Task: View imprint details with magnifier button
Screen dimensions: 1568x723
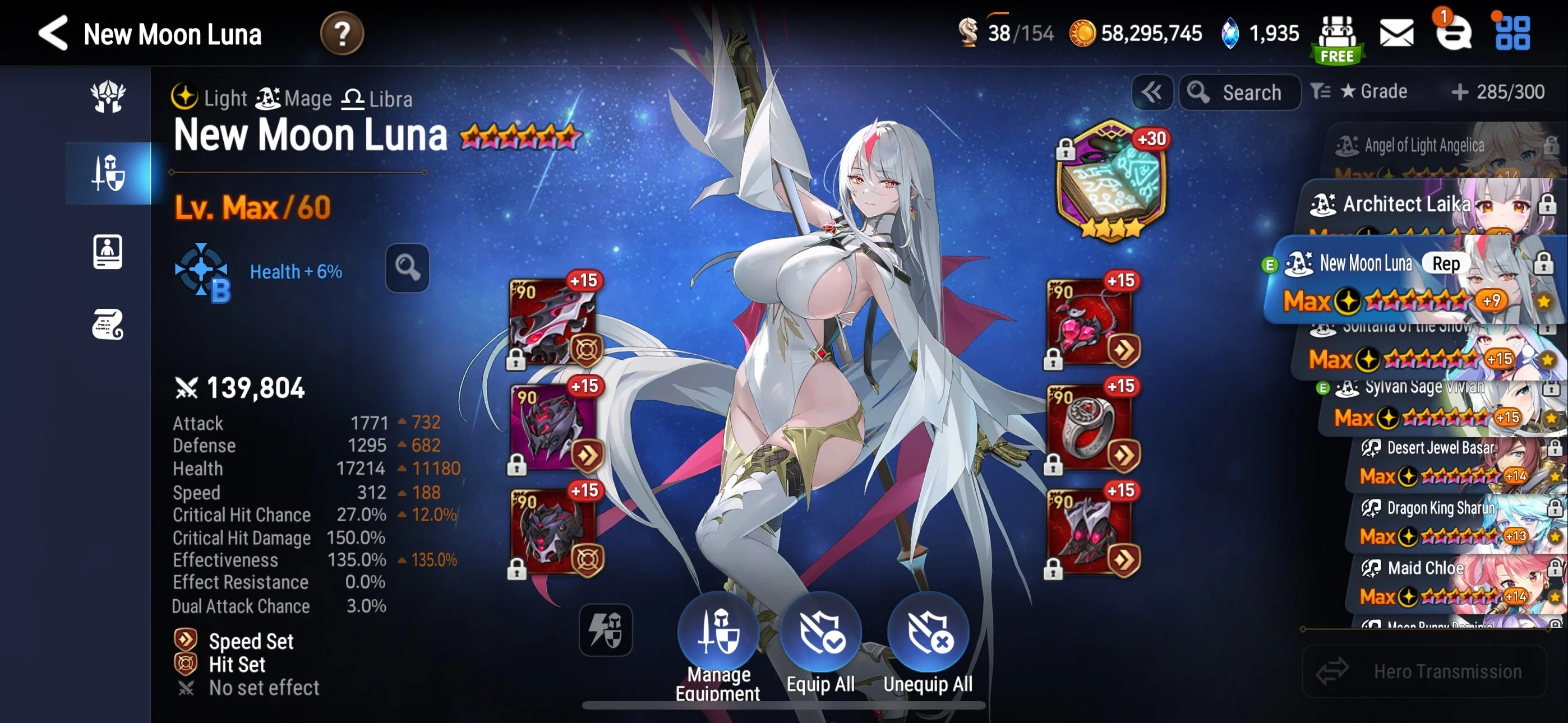Action: [x=407, y=268]
